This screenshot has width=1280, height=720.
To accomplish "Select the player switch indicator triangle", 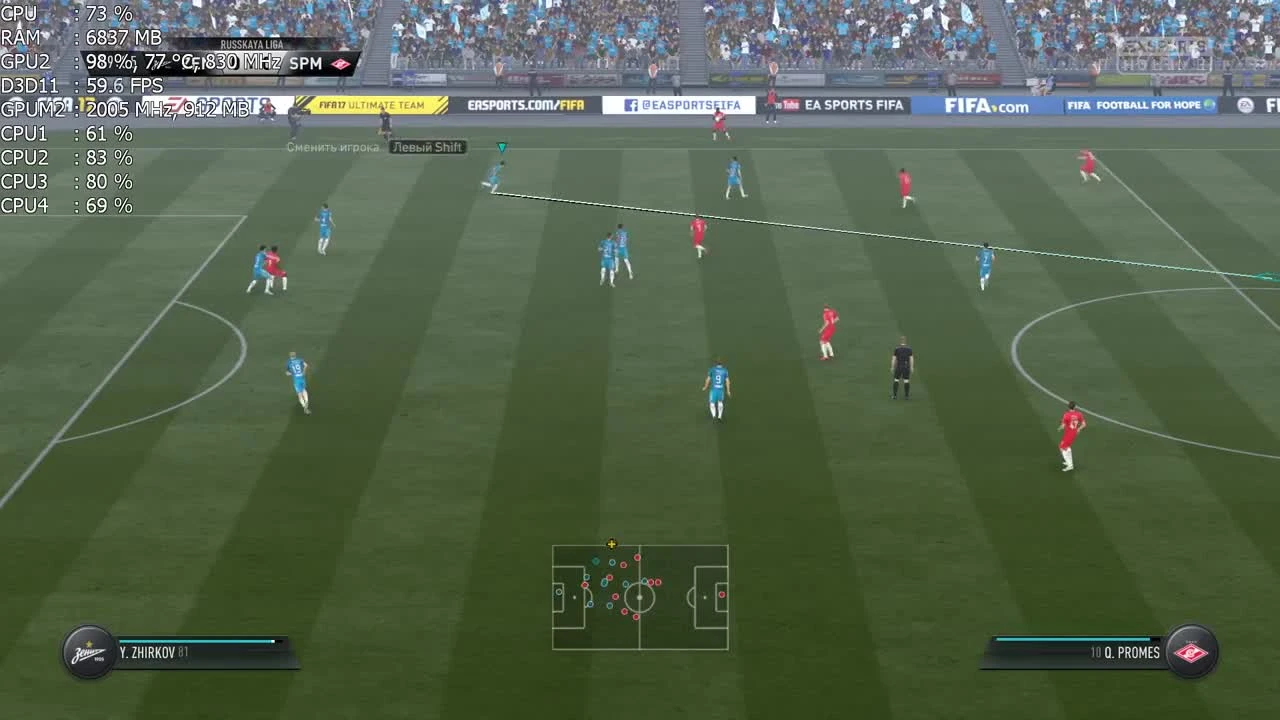I will pos(501,146).
